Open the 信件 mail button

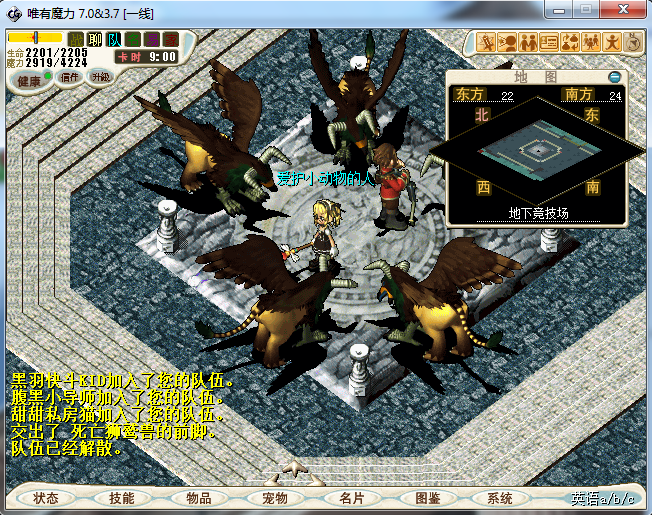coord(70,77)
